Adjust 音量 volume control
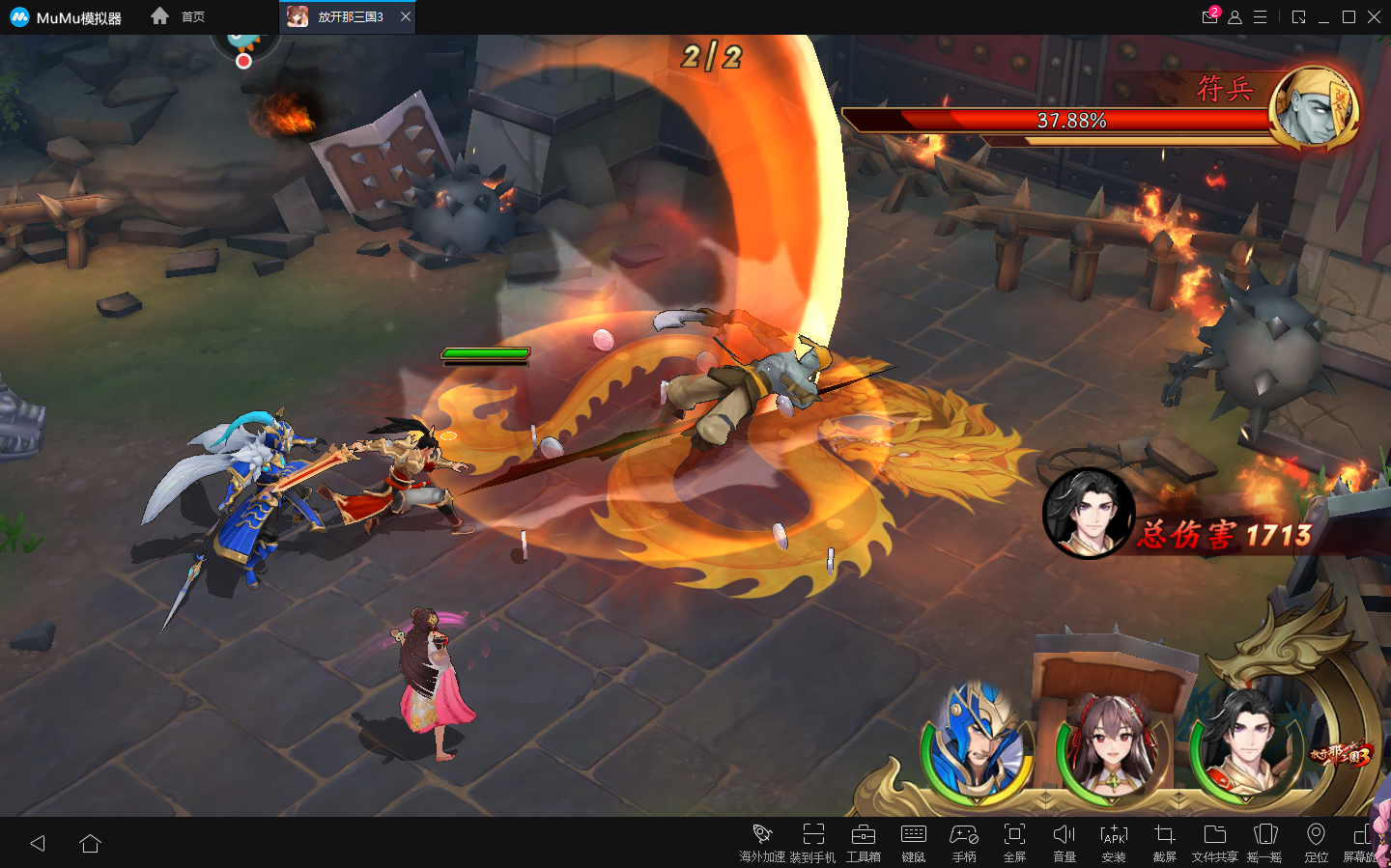The image size is (1391, 868). click(1064, 841)
